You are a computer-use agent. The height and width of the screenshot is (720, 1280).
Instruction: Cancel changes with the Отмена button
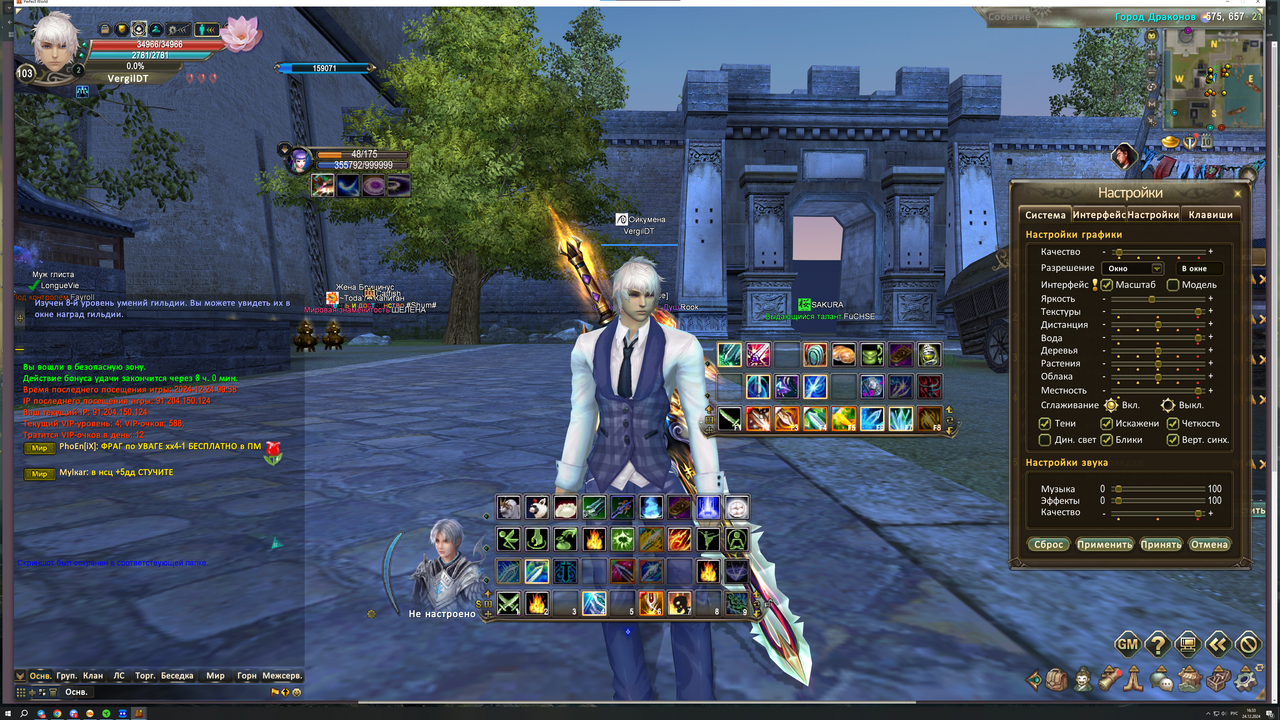(1209, 545)
